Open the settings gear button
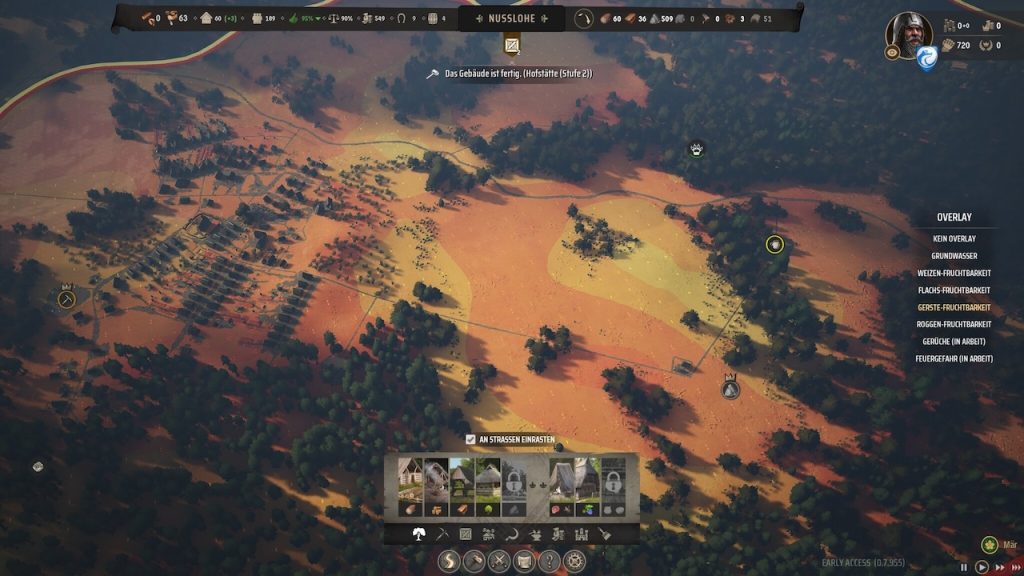Image resolution: width=1024 pixels, height=576 pixels. [575, 562]
